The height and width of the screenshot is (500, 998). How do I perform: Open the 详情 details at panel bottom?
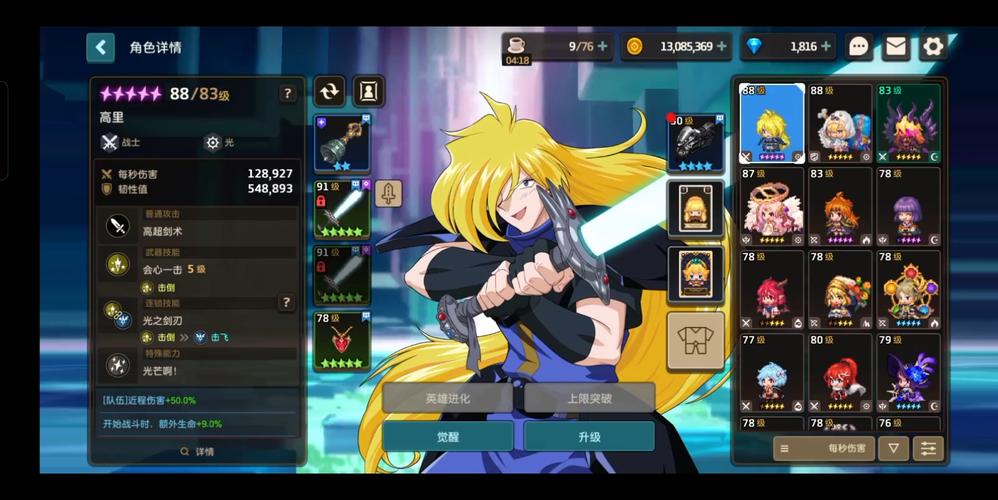click(197, 452)
